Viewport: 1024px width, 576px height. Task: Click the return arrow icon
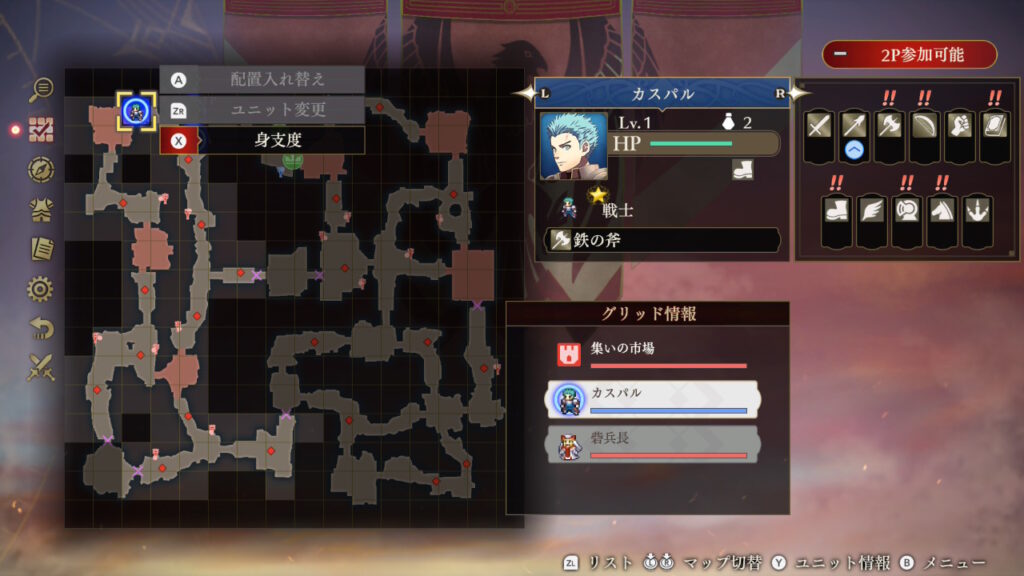41,328
